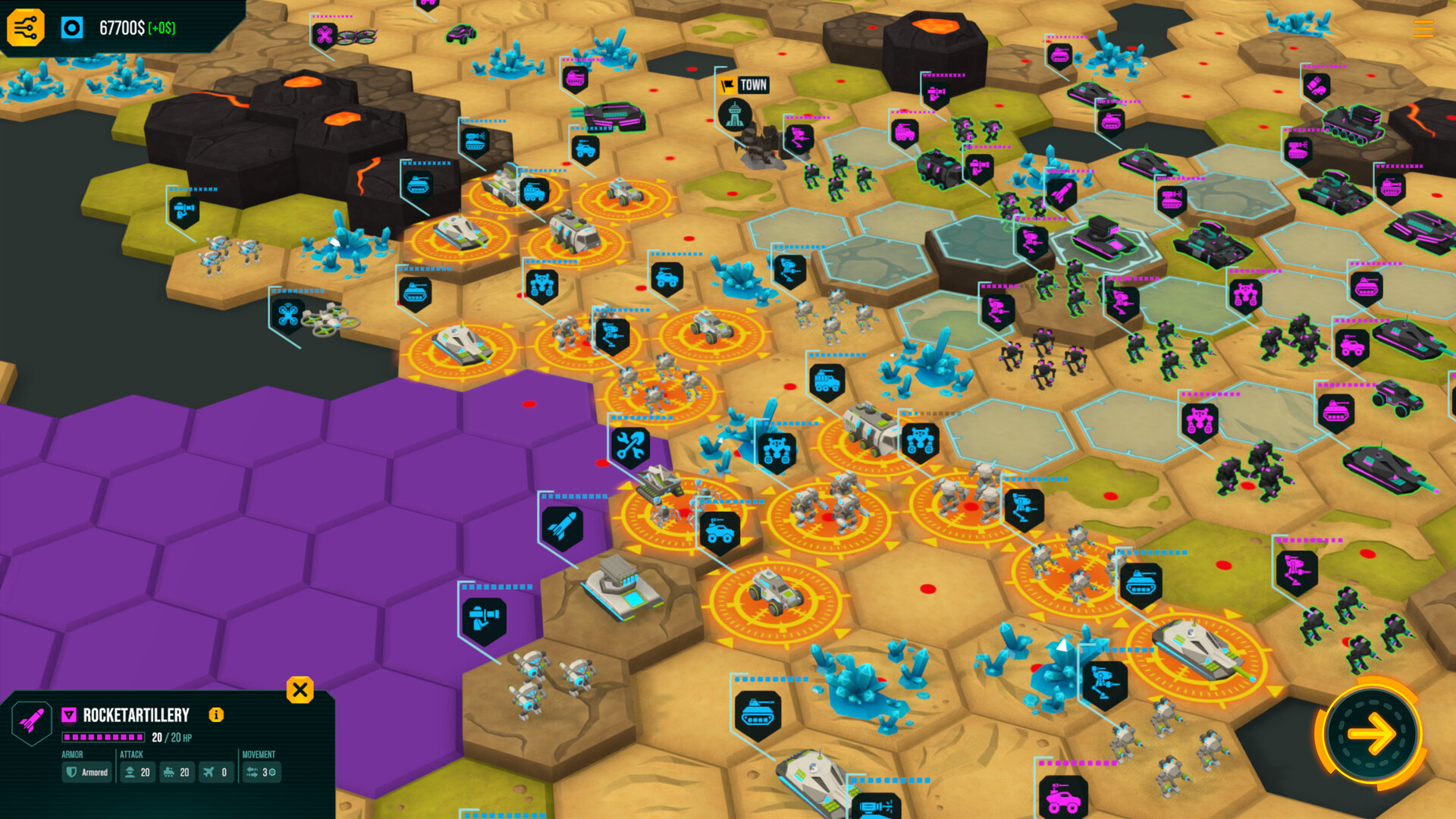Screen dimensions: 1456x819
Task: Select the quadcopter drone unit on the map
Action: [x=326, y=320]
